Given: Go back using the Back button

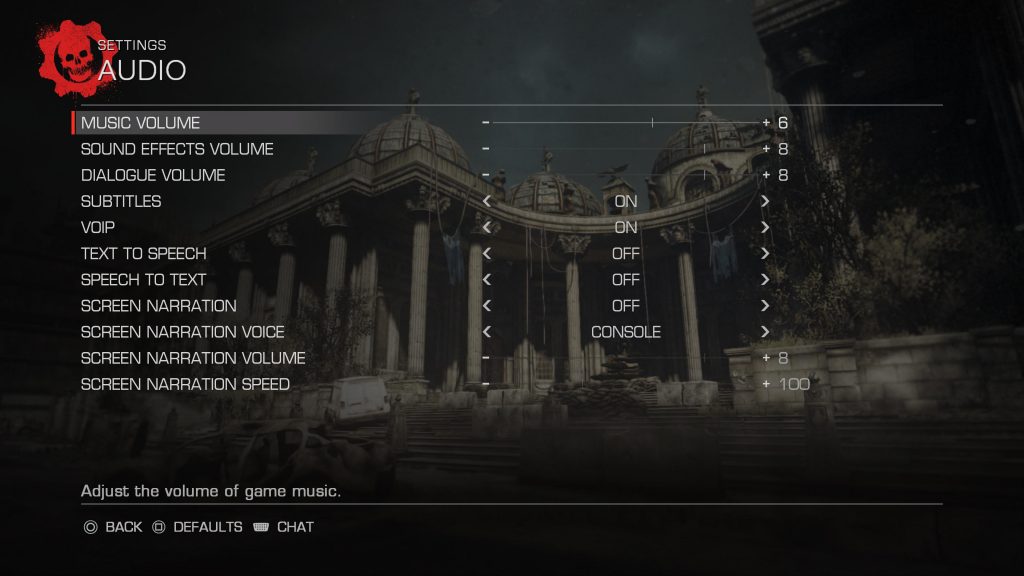Looking at the screenshot, I should [x=113, y=526].
